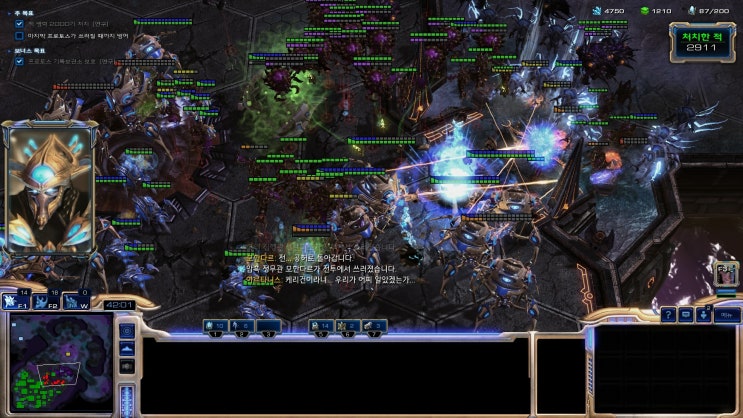Select control group 6
The image size is (743, 418).
click(x=348, y=327)
